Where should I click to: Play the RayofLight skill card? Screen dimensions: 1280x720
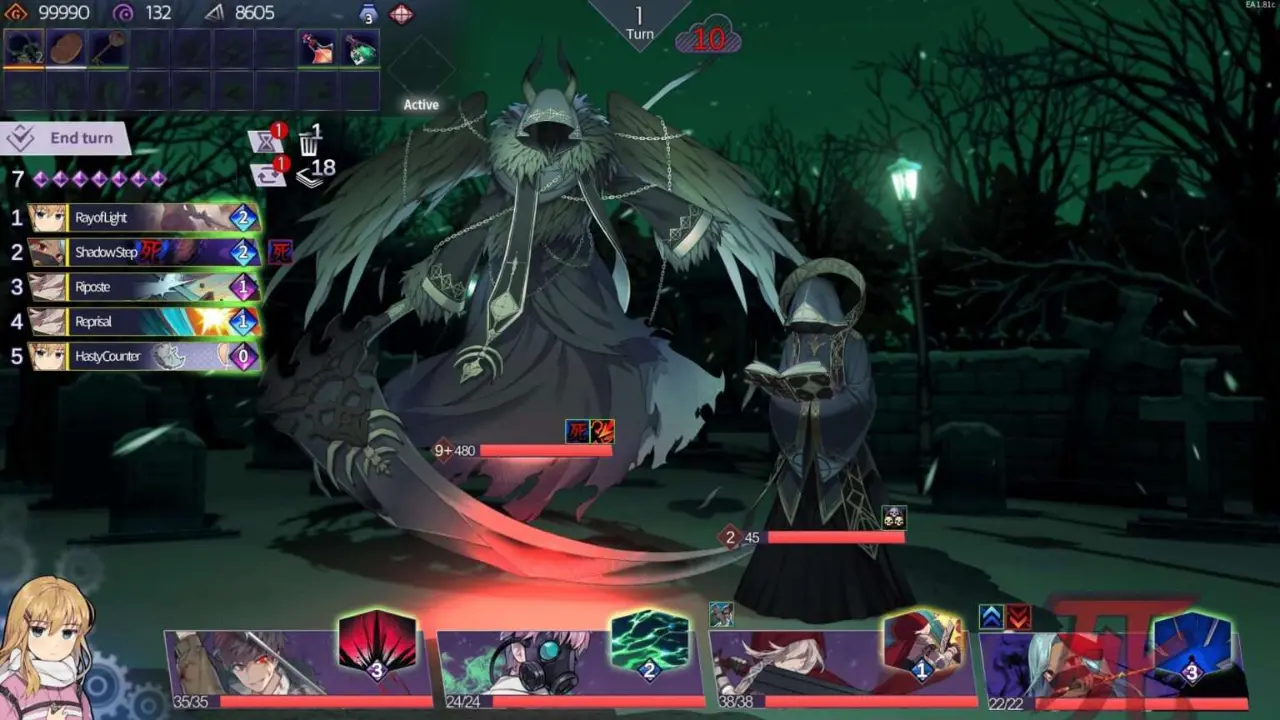click(146, 218)
